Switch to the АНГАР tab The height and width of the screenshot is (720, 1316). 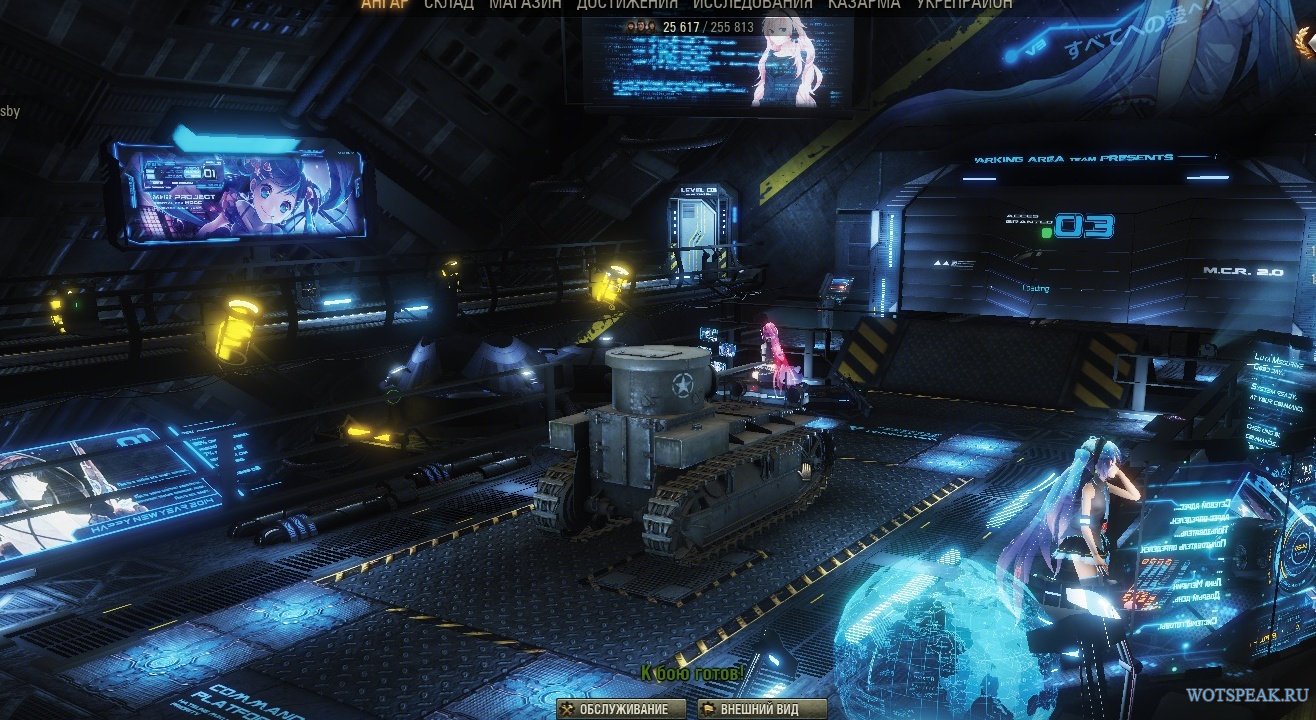[x=386, y=4]
